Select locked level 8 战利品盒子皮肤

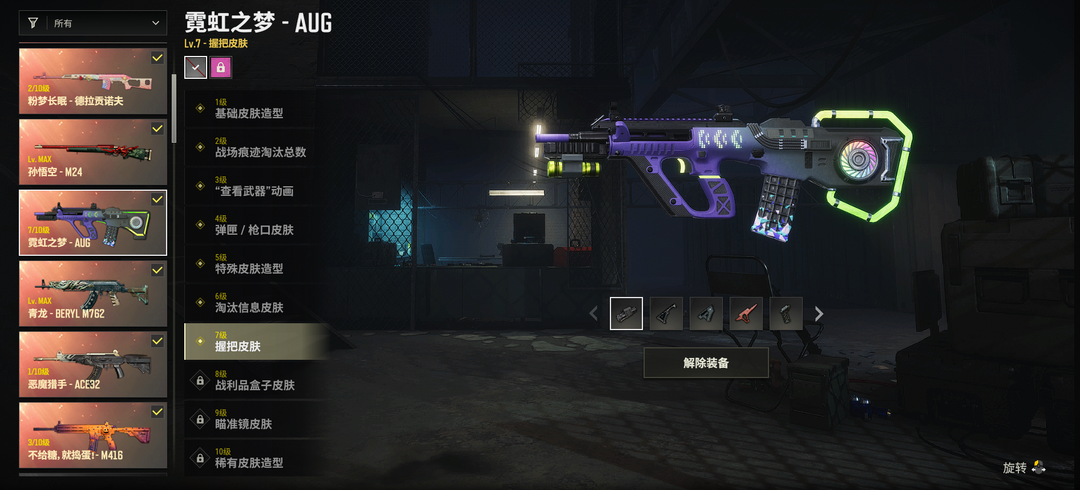(255, 380)
